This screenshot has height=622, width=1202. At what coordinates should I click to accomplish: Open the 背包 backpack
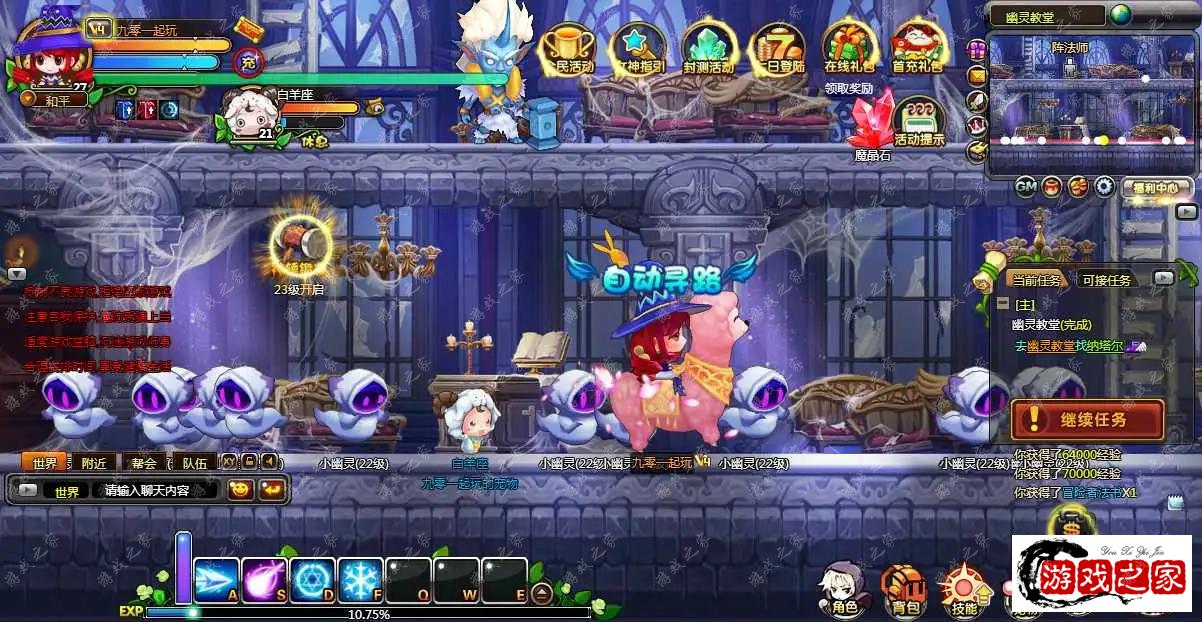pos(906,588)
